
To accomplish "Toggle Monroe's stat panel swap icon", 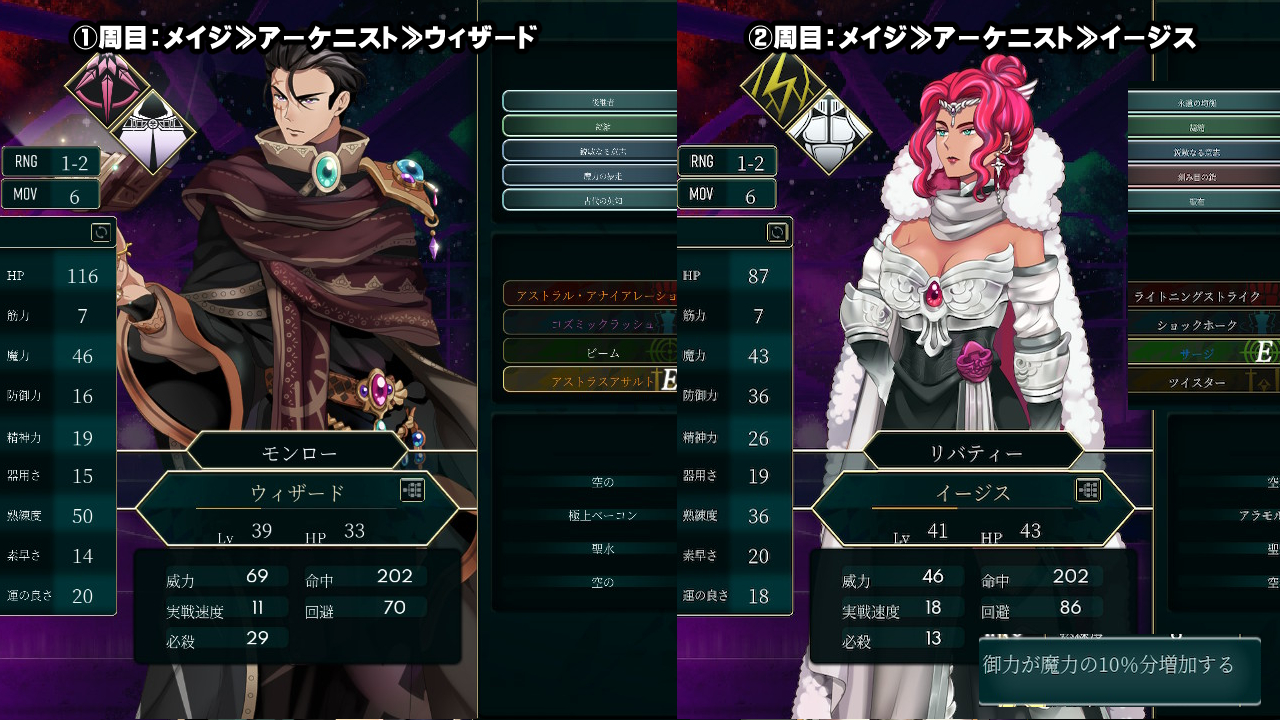I will click(101, 233).
